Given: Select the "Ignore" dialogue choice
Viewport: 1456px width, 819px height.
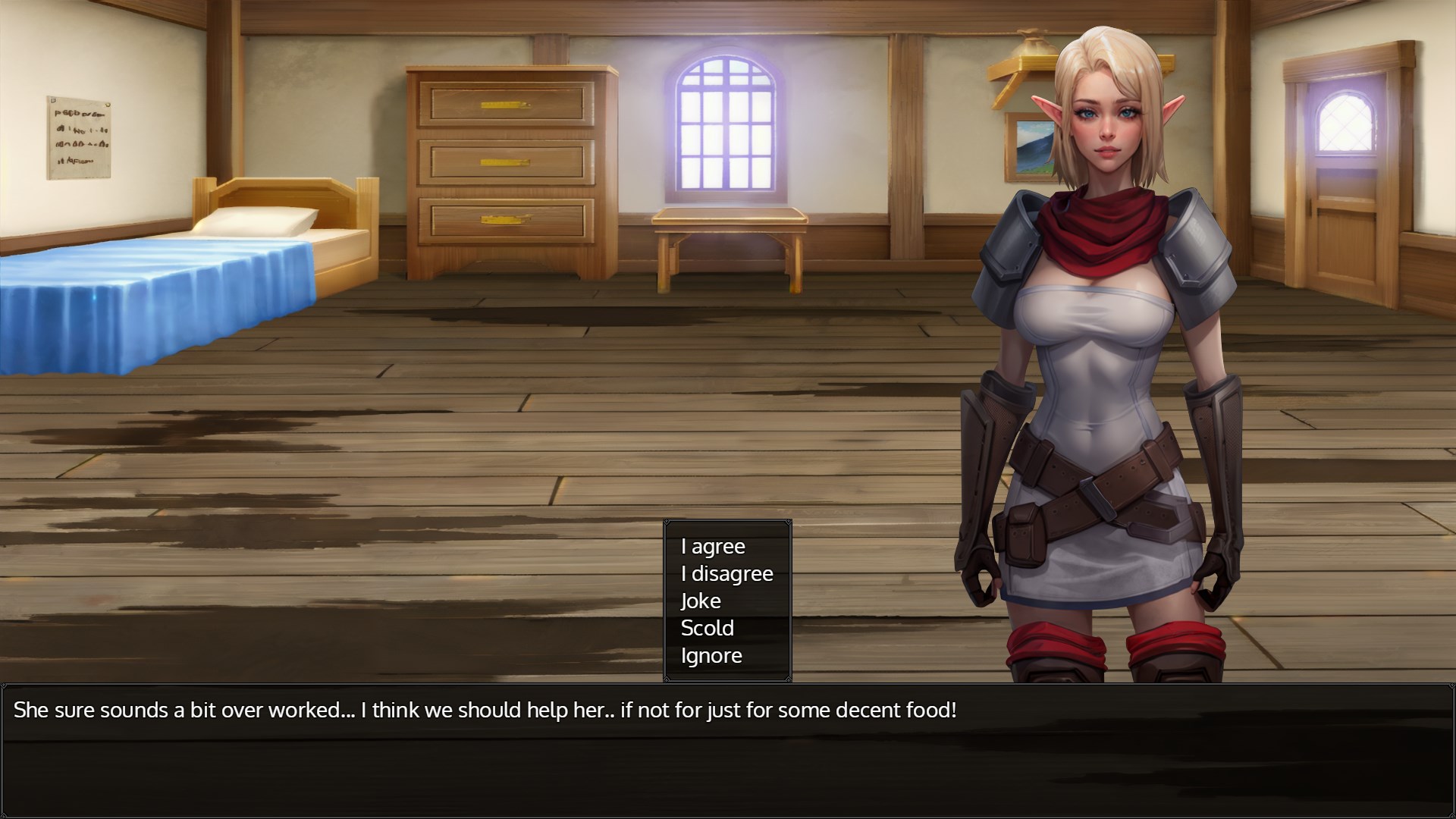Looking at the screenshot, I should 711,656.
